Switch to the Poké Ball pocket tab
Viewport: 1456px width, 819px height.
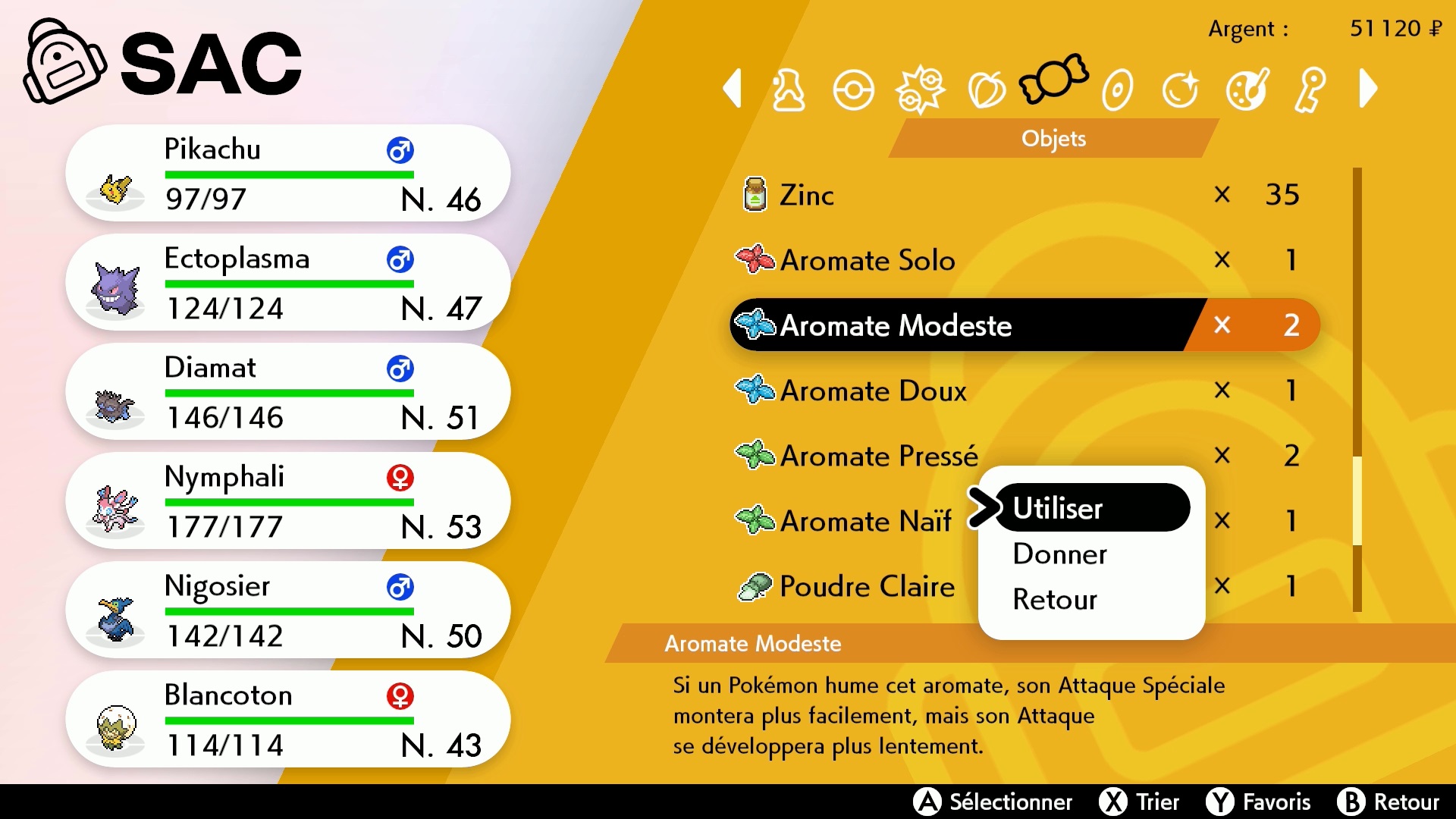tap(853, 90)
